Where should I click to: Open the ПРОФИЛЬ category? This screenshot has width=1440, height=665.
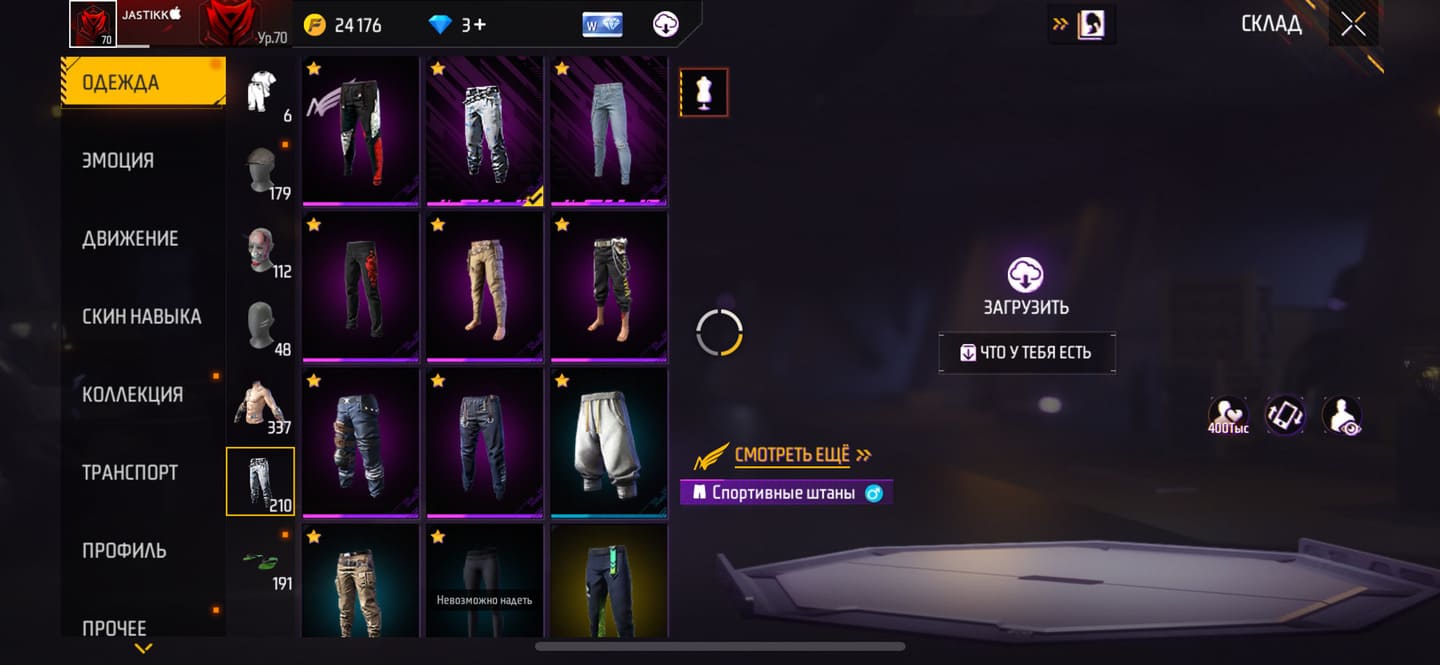(x=124, y=550)
